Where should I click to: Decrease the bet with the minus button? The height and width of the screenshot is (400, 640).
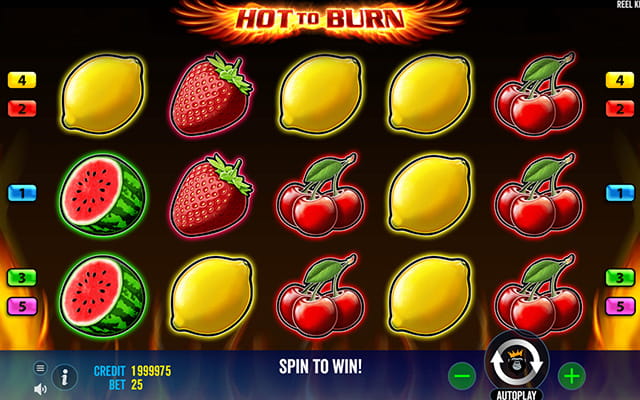coord(462,376)
